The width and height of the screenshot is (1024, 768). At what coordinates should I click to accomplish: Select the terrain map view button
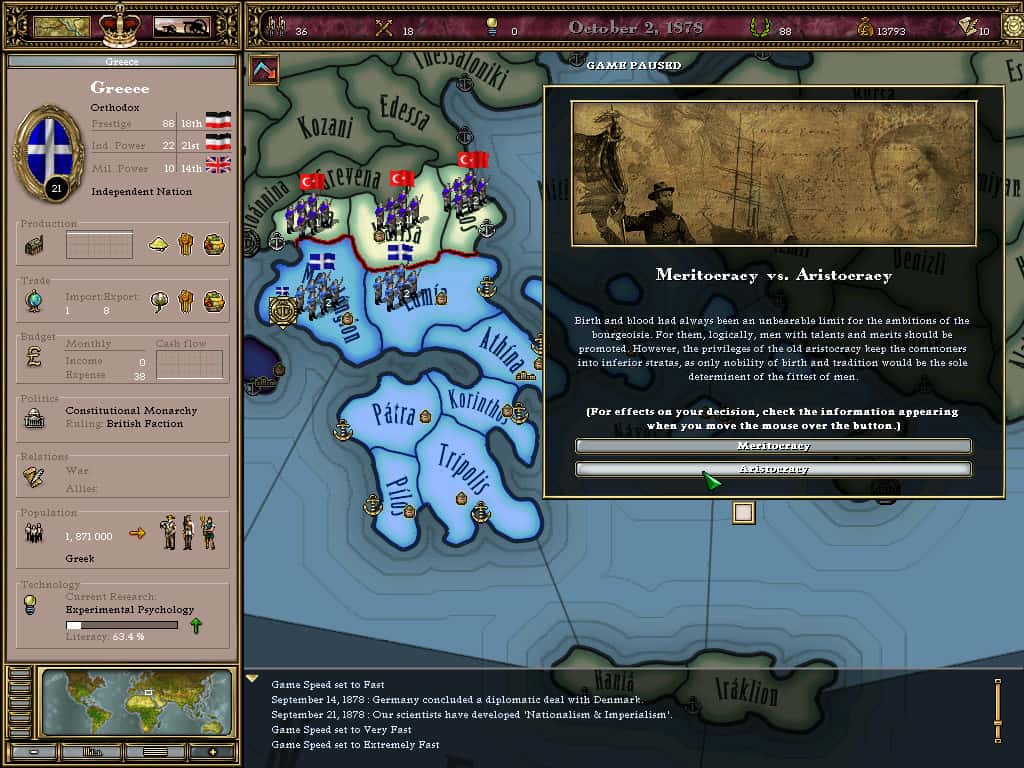pos(61,26)
